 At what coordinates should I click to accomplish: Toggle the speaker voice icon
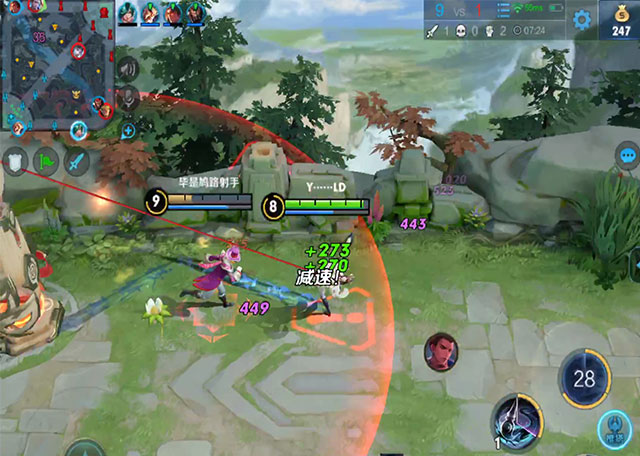pyautogui.click(x=128, y=69)
